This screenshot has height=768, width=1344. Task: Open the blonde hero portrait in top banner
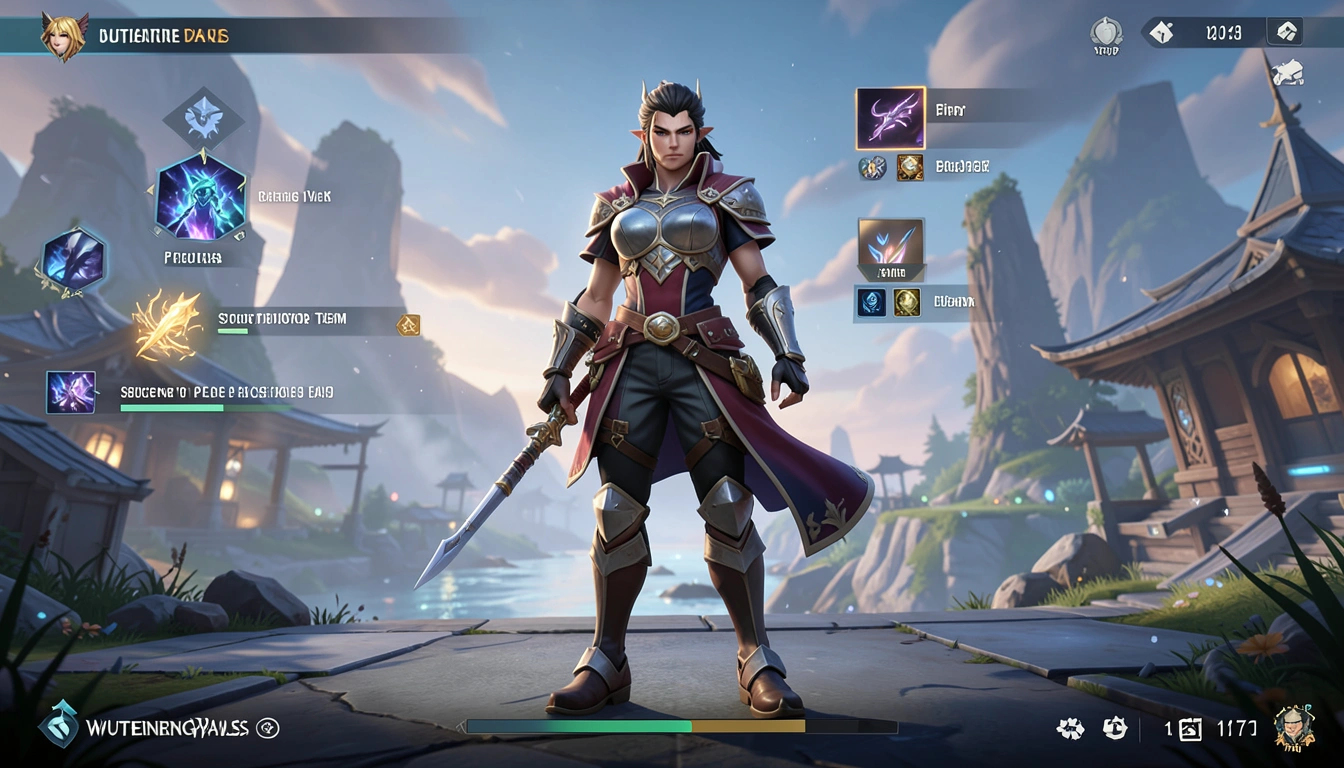pos(64,35)
